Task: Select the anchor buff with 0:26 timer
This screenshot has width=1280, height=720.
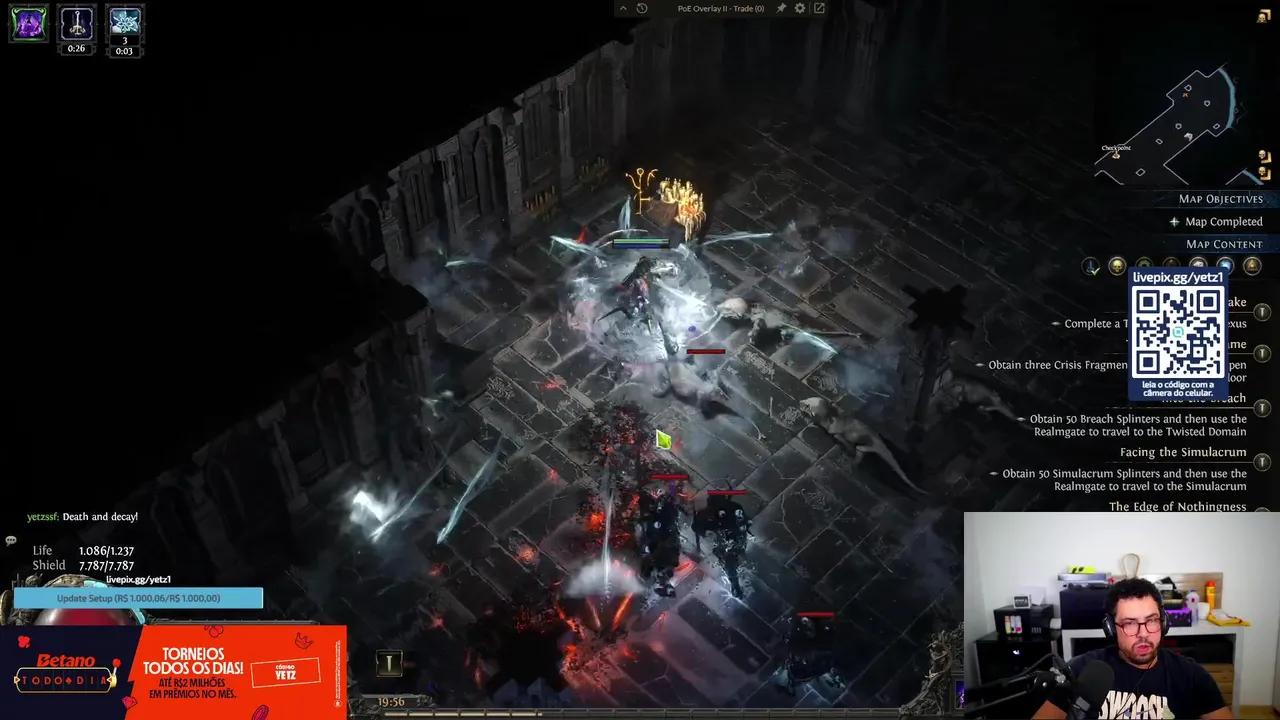Action: coord(76,22)
